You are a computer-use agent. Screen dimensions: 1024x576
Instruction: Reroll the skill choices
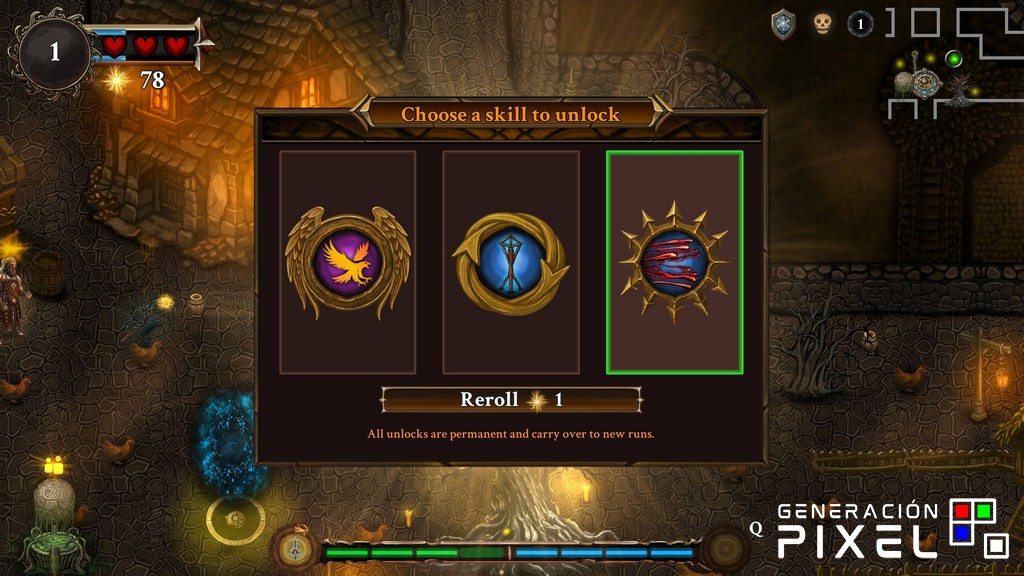pyautogui.click(x=511, y=400)
